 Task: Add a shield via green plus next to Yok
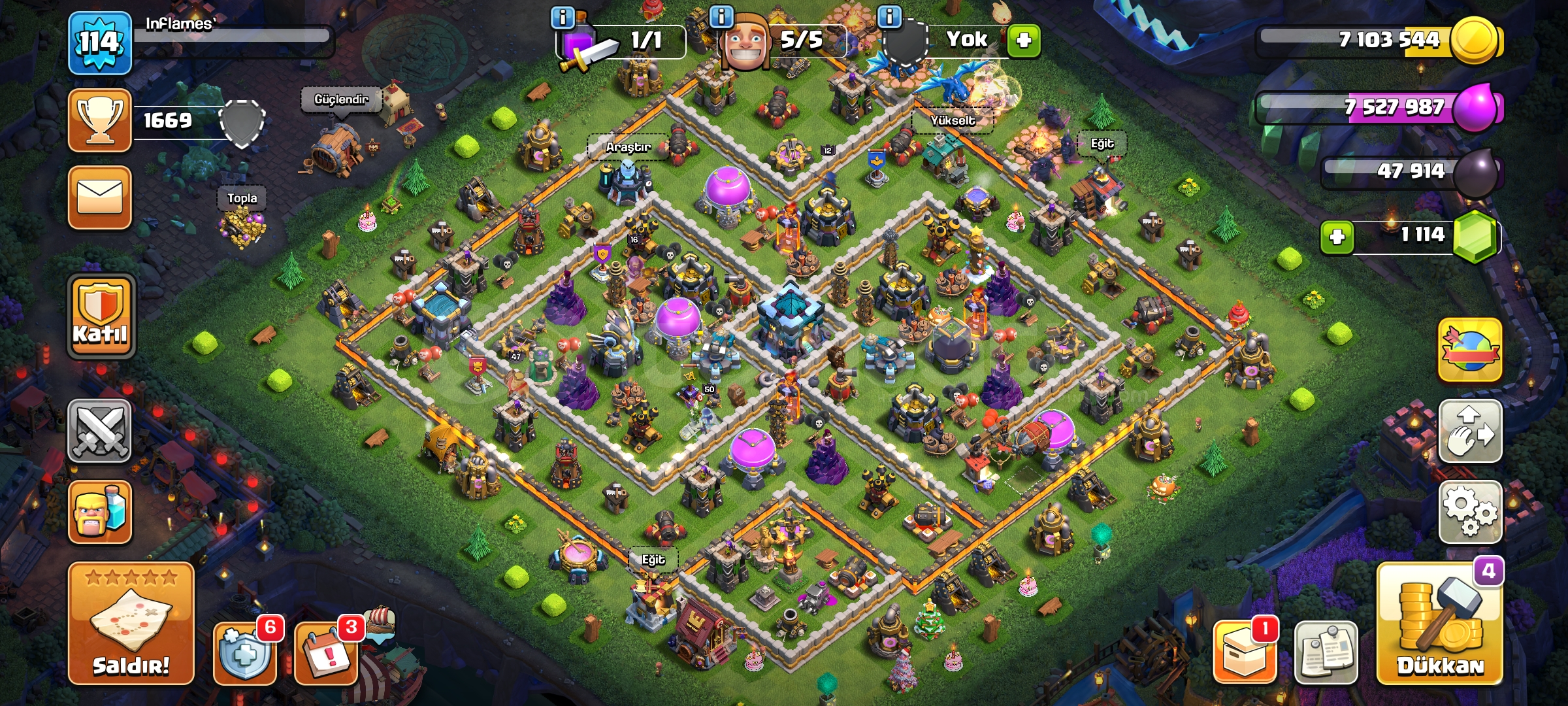(x=1024, y=39)
